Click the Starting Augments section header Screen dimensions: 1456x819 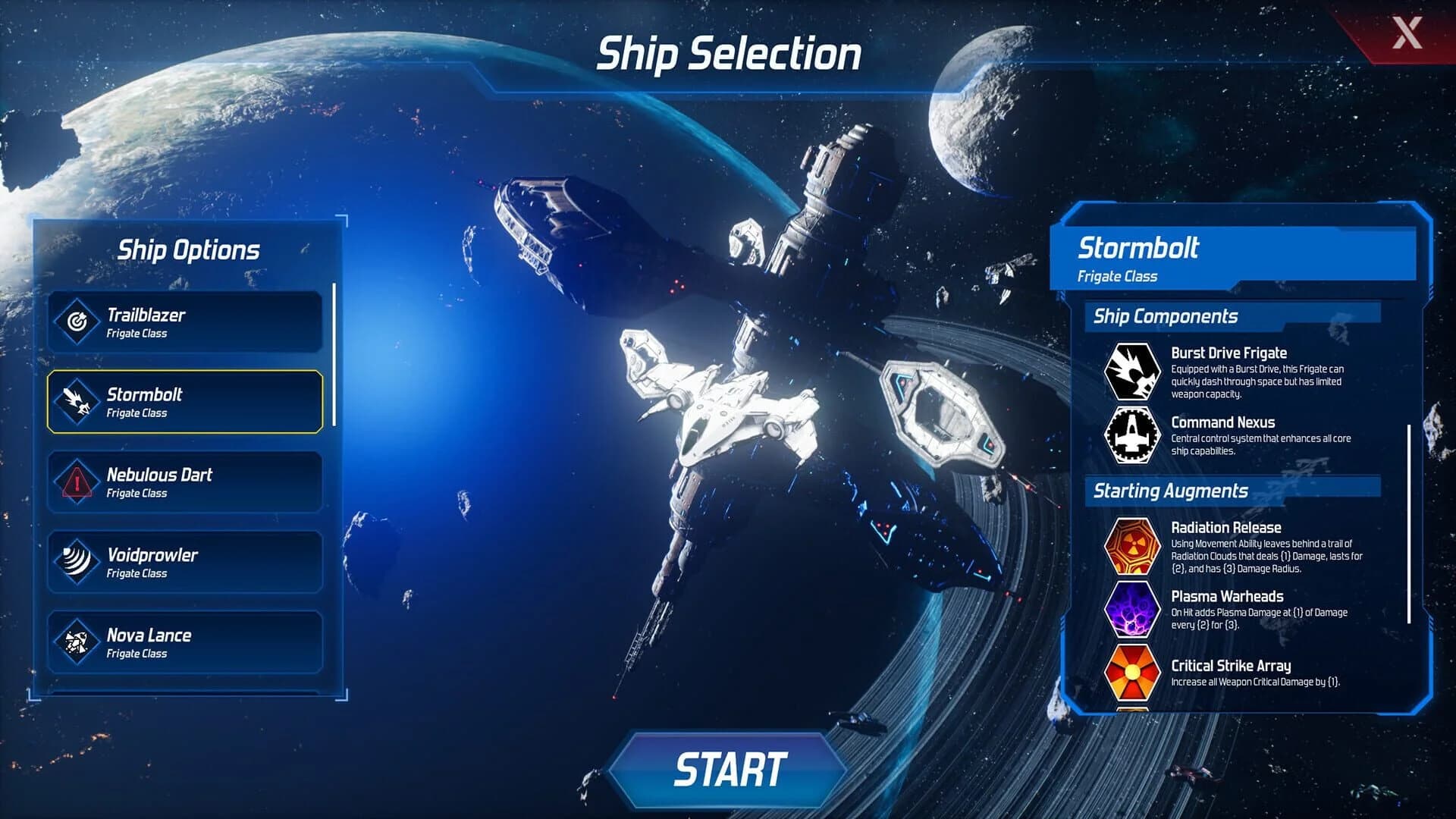click(x=1170, y=491)
